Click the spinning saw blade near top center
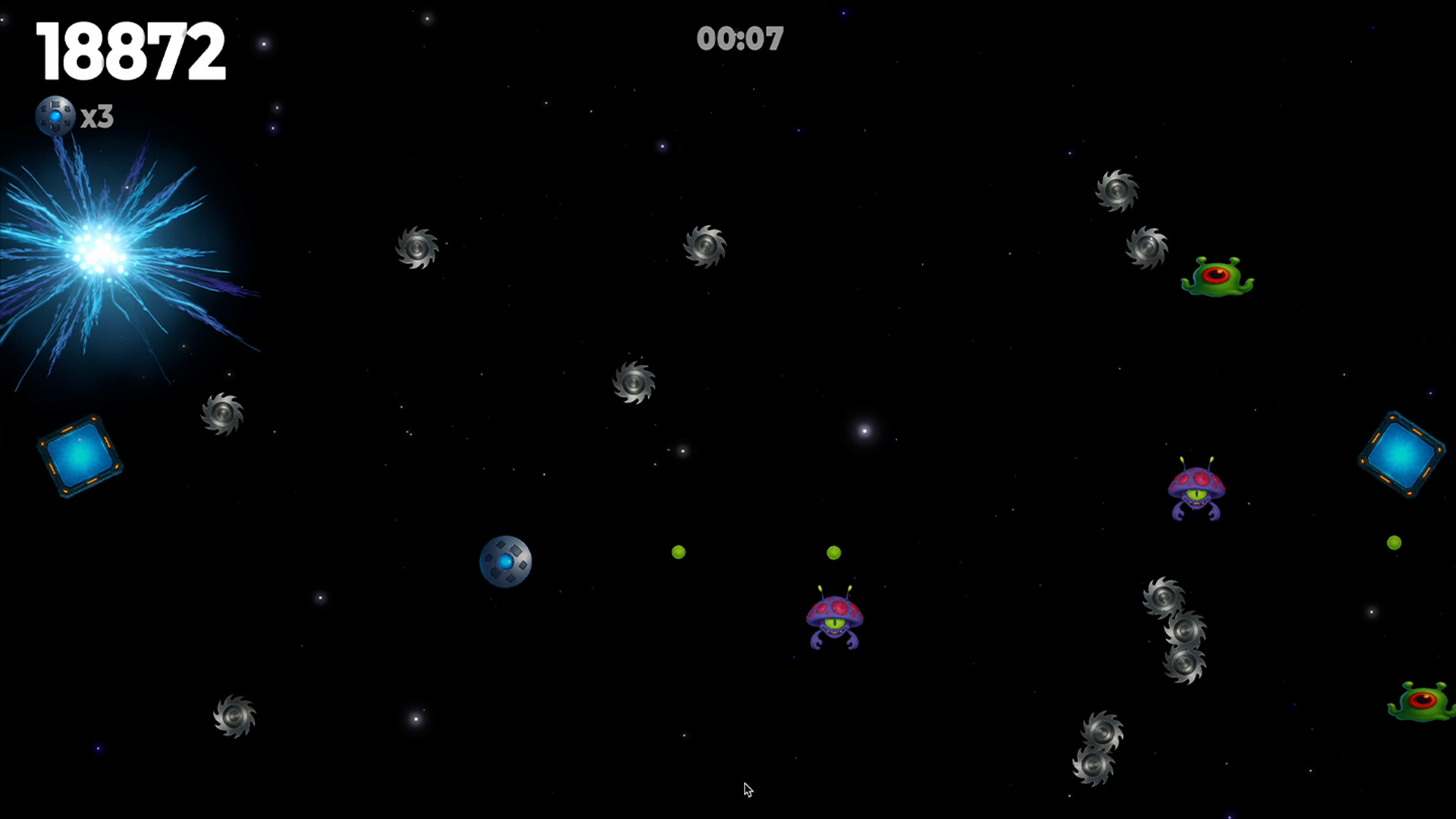The height and width of the screenshot is (819, 1456). tap(705, 246)
